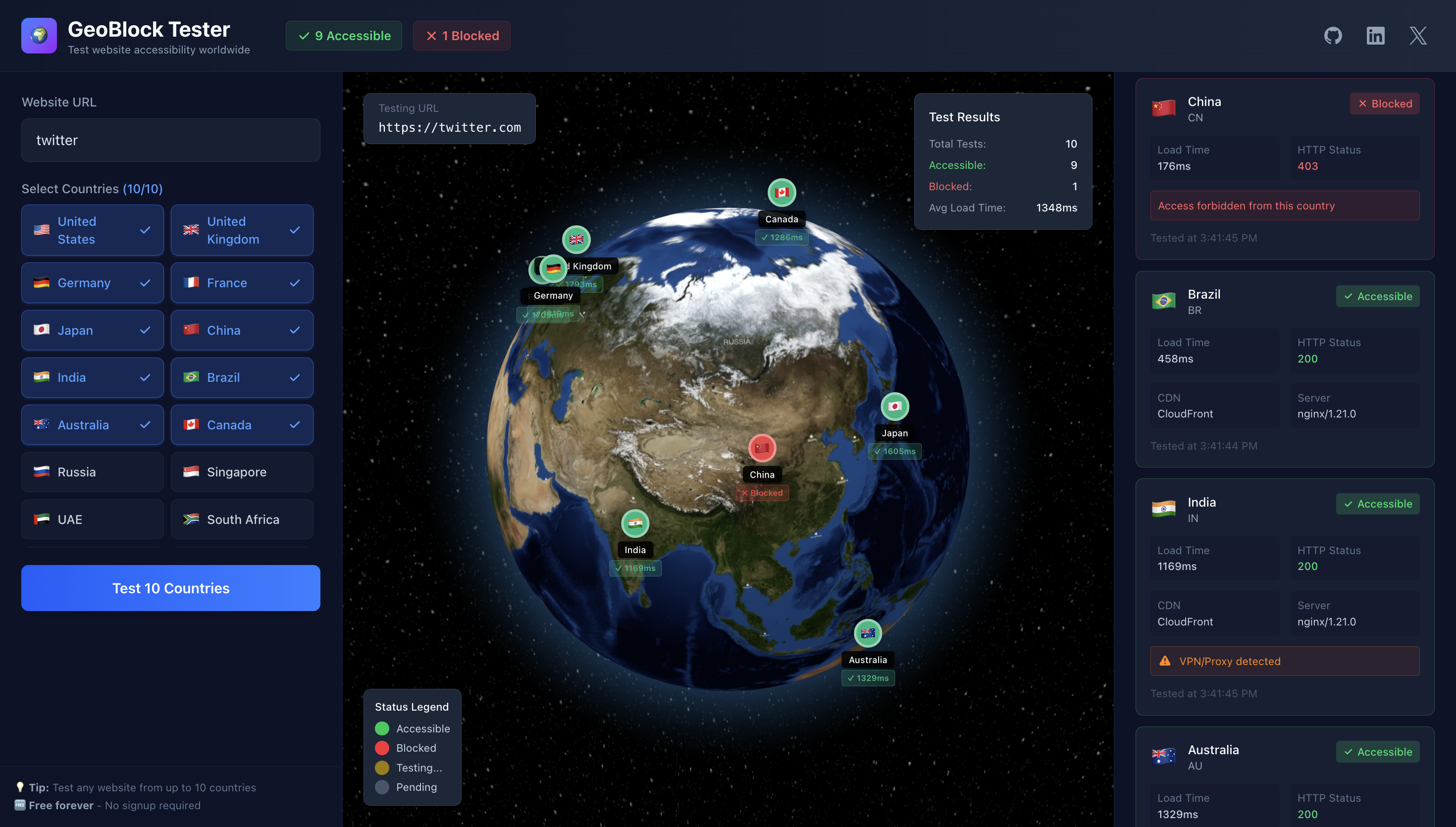Click the Australia marker on the globe
Screen dimensions: 1456x827
pyautogui.click(x=868, y=633)
